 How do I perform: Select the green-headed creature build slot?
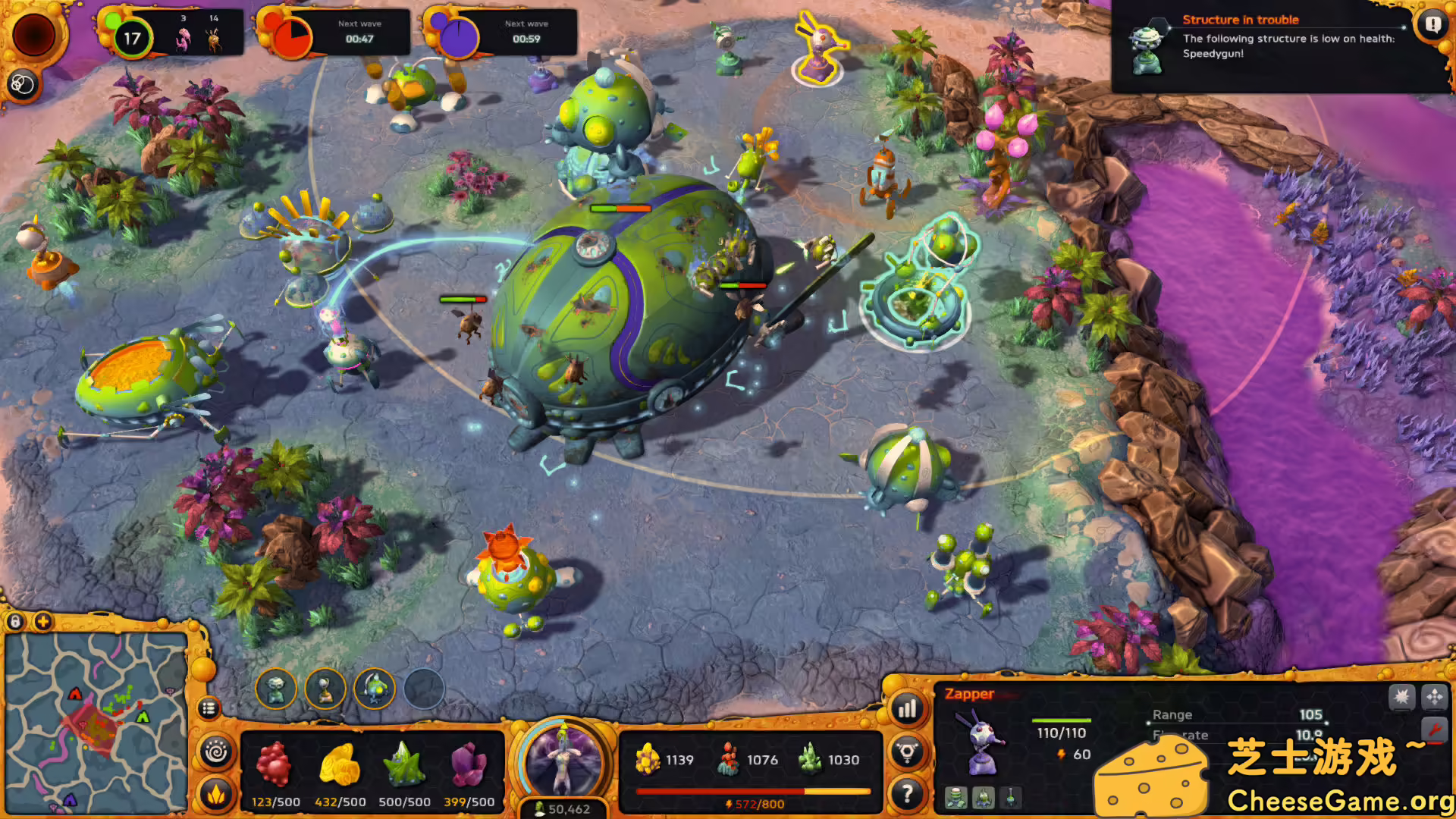tap(275, 689)
